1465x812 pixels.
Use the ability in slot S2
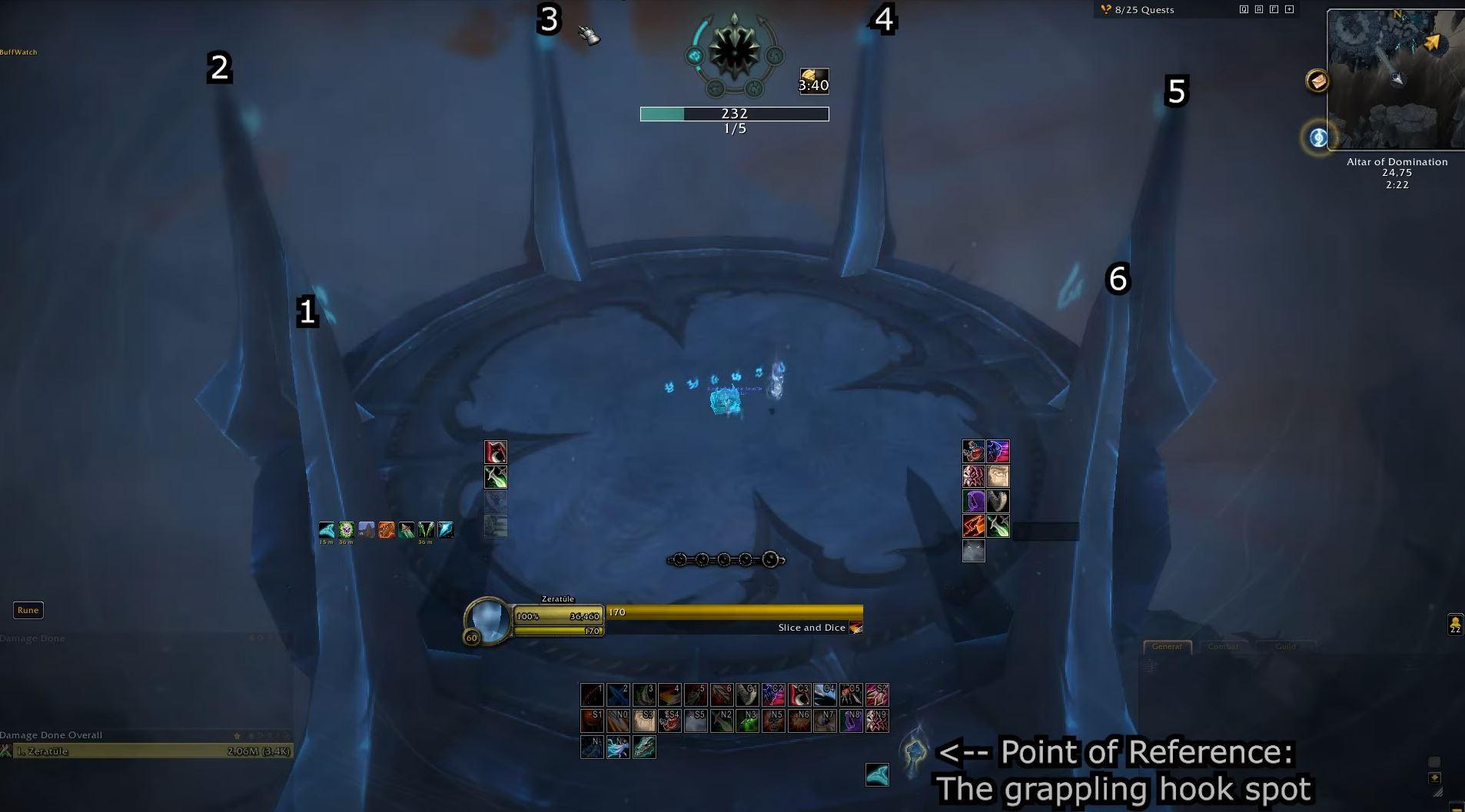pos(877,695)
